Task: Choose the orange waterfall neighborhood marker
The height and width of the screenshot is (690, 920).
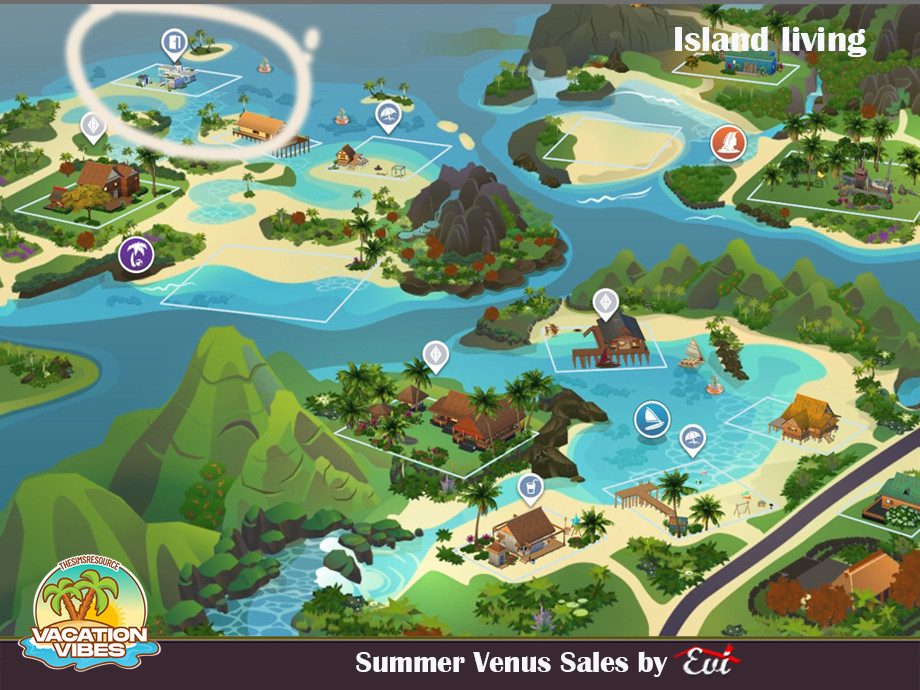Action: click(727, 143)
